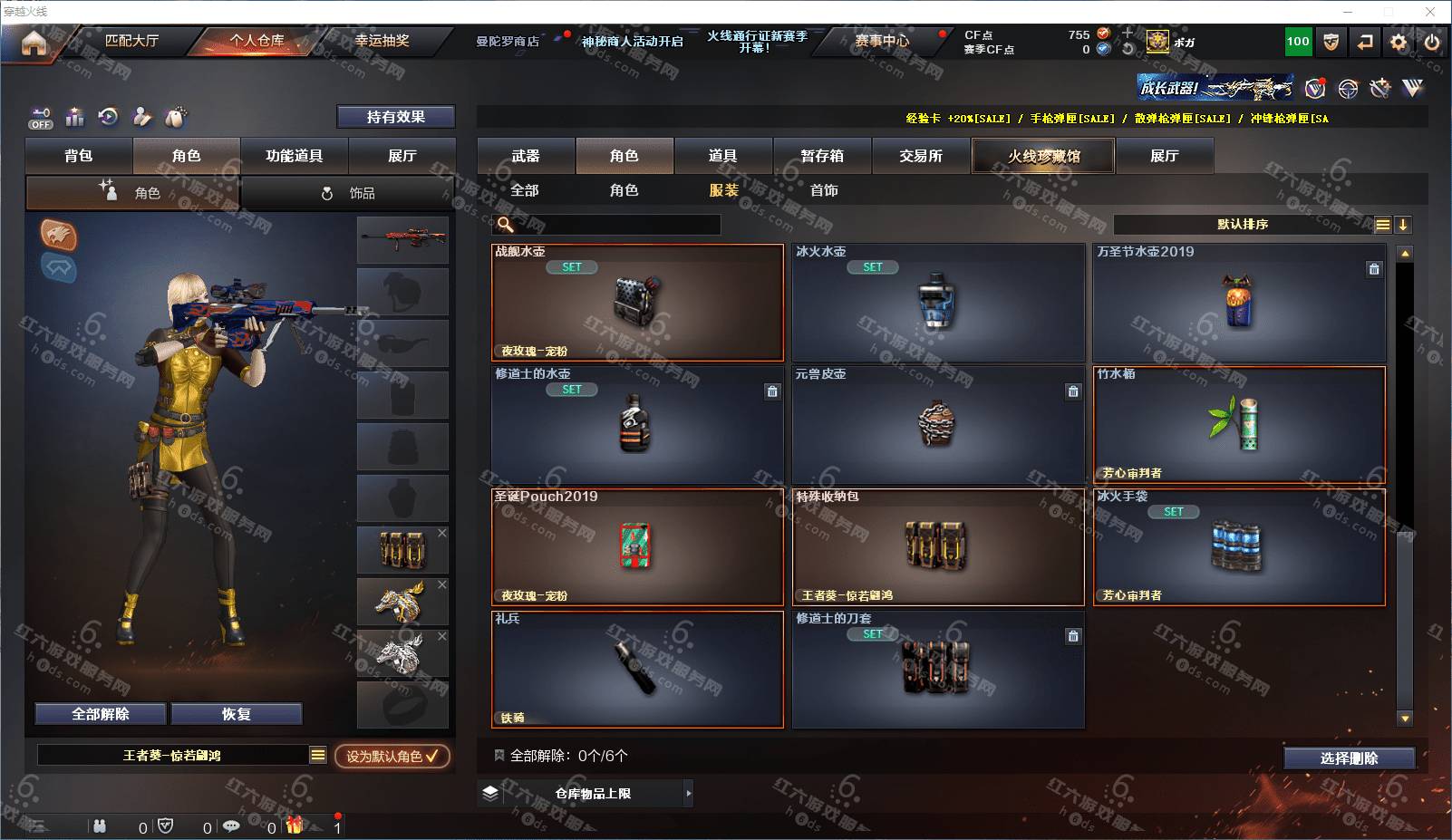
Task: Switch to the 武器 storage tab
Action: coord(526,156)
